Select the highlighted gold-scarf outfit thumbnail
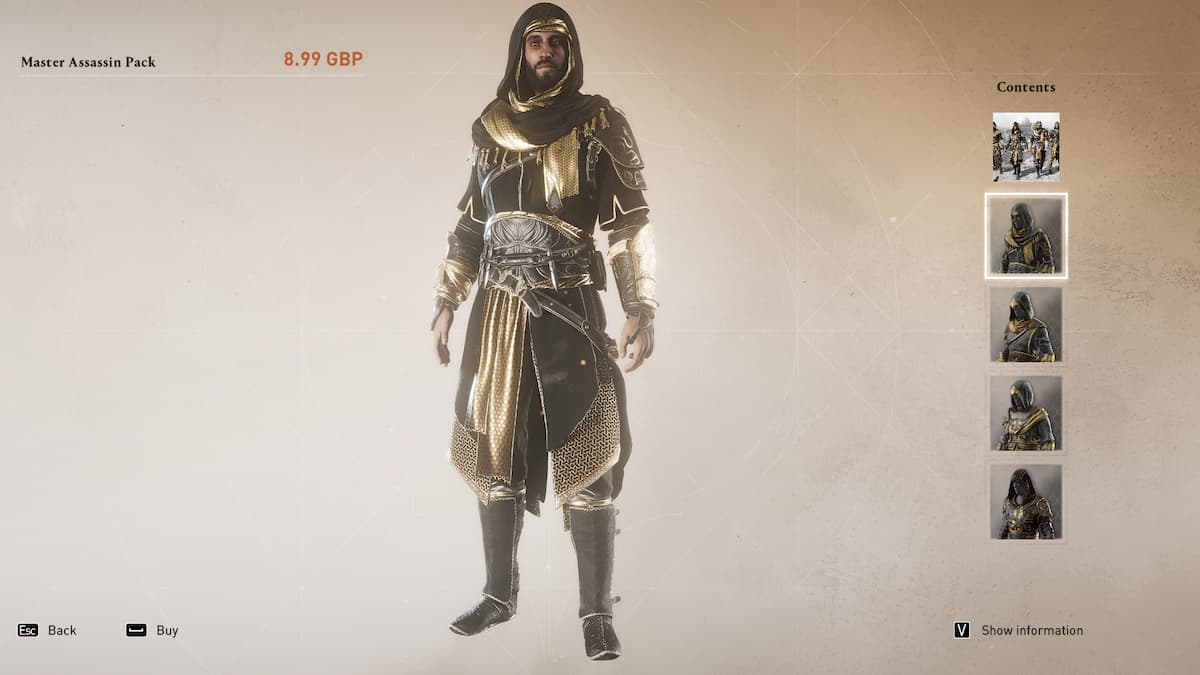The image size is (1200, 675). tap(1025, 236)
